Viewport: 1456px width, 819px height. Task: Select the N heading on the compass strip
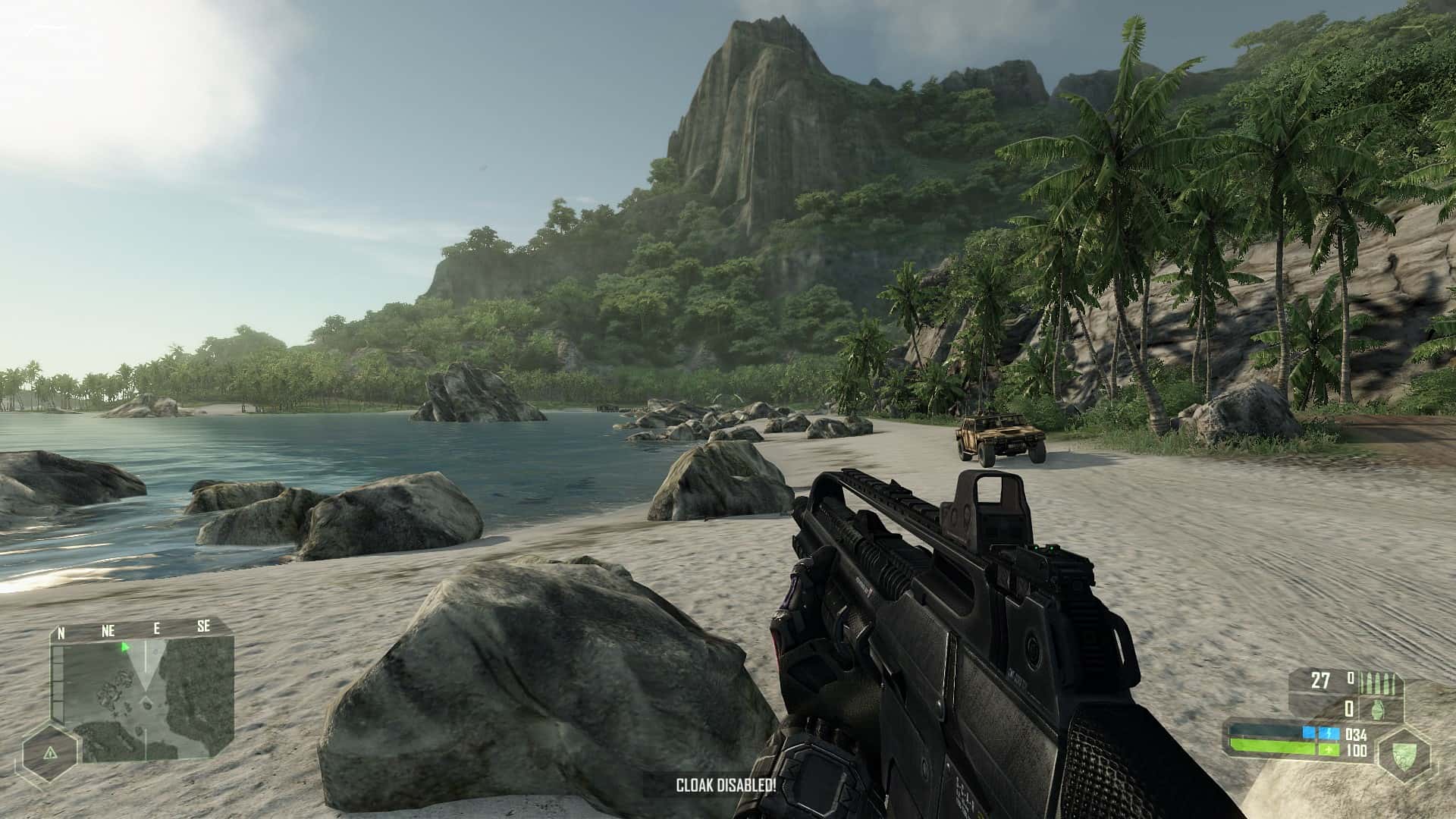(x=61, y=632)
